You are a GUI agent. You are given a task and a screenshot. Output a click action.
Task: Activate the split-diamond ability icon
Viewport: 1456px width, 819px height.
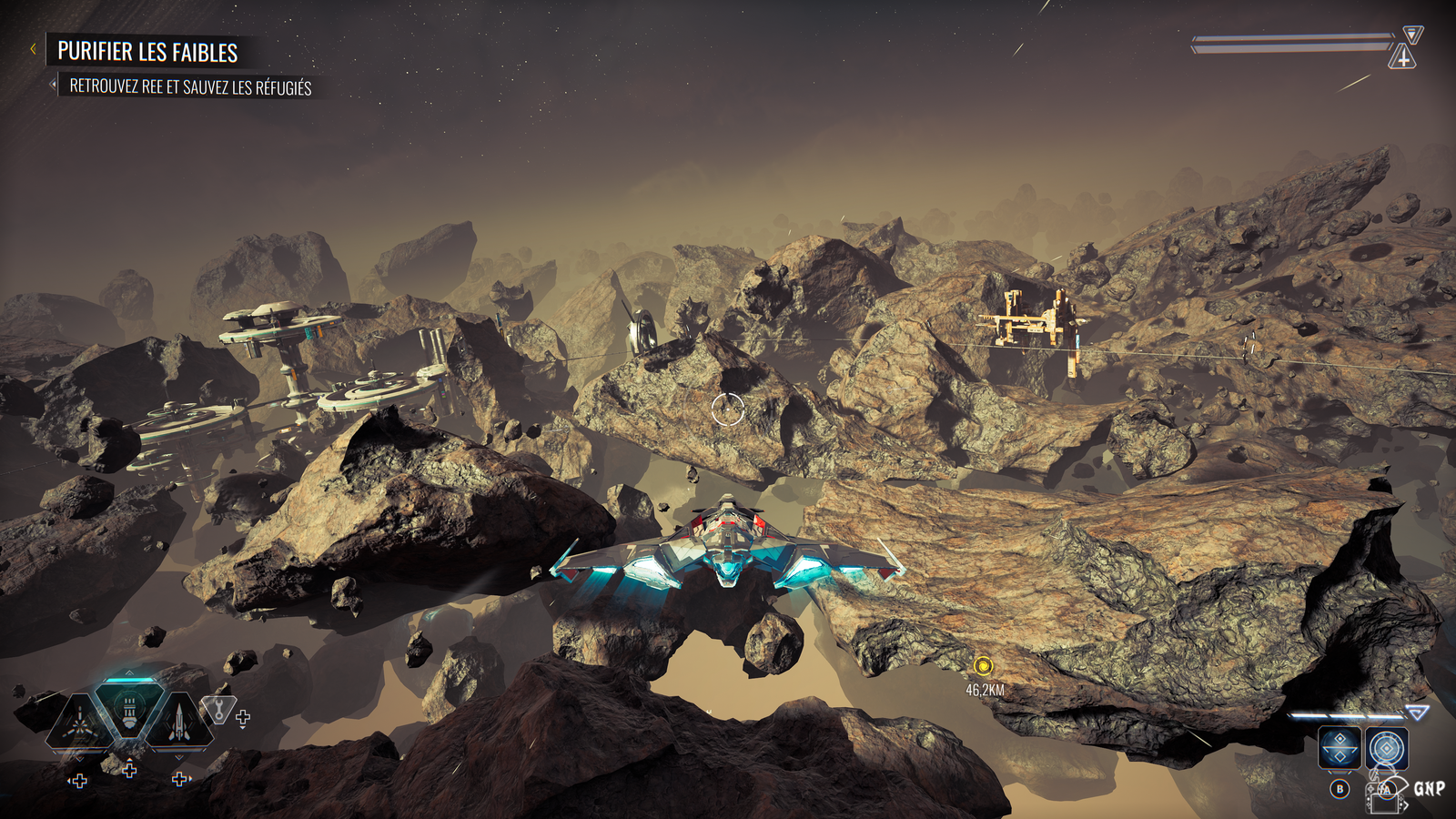(x=1340, y=749)
